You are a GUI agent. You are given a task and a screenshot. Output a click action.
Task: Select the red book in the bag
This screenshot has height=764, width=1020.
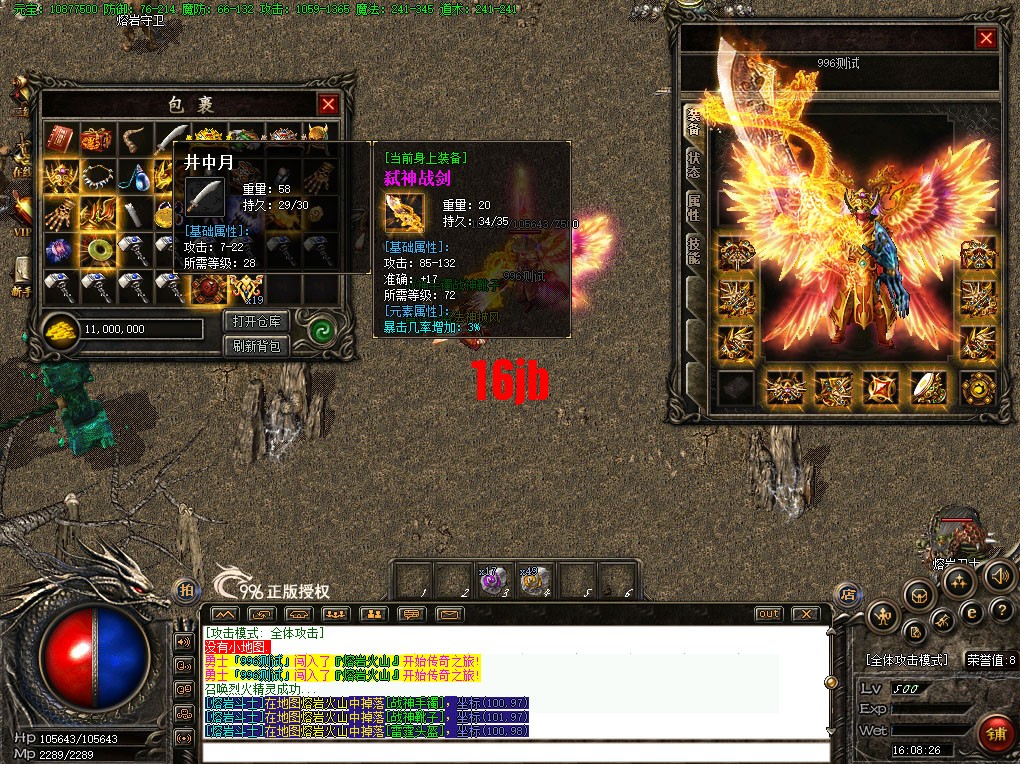(60, 139)
